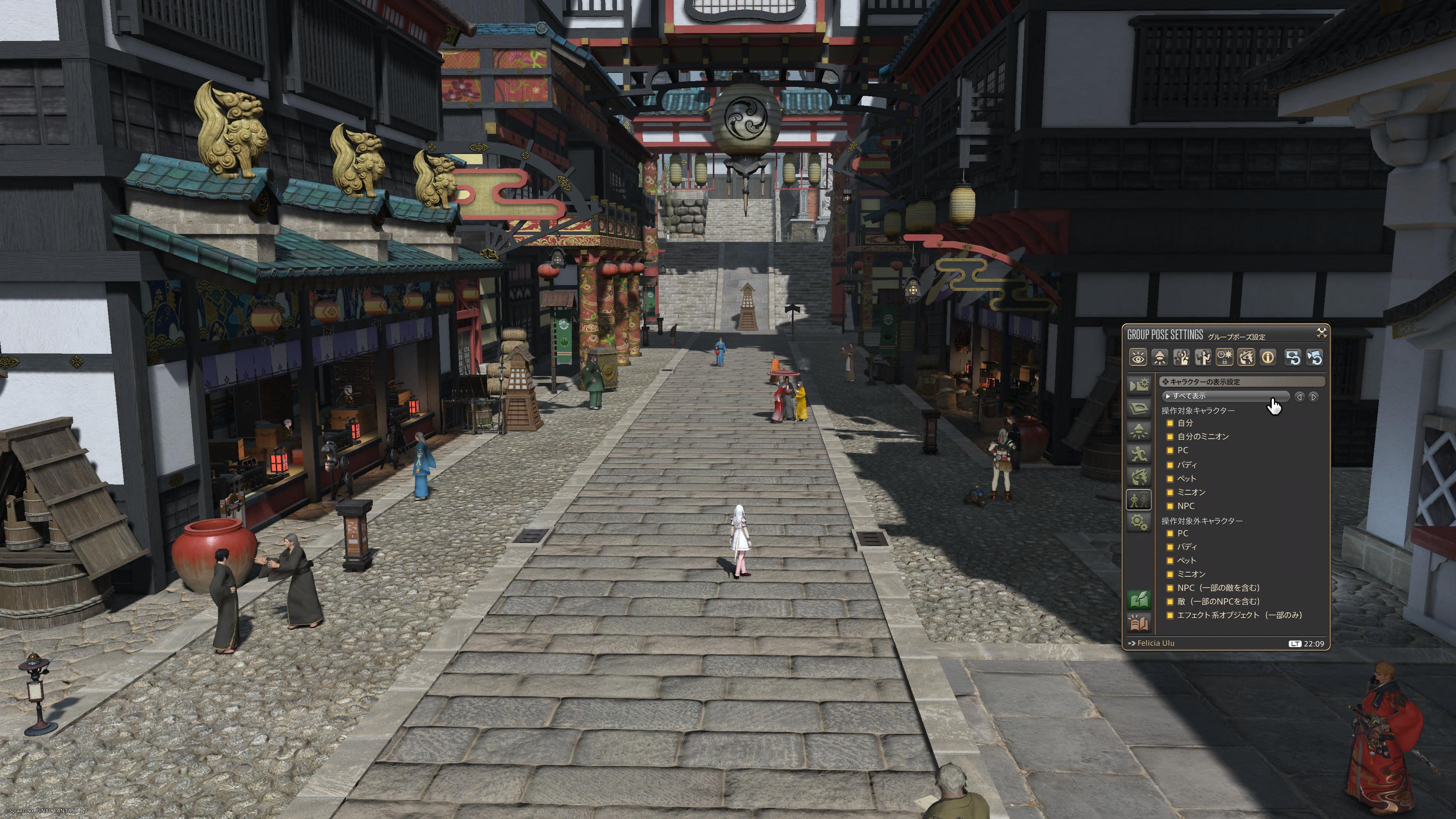
Task: Click the green book with quill button
Action: [x=1139, y=600]
